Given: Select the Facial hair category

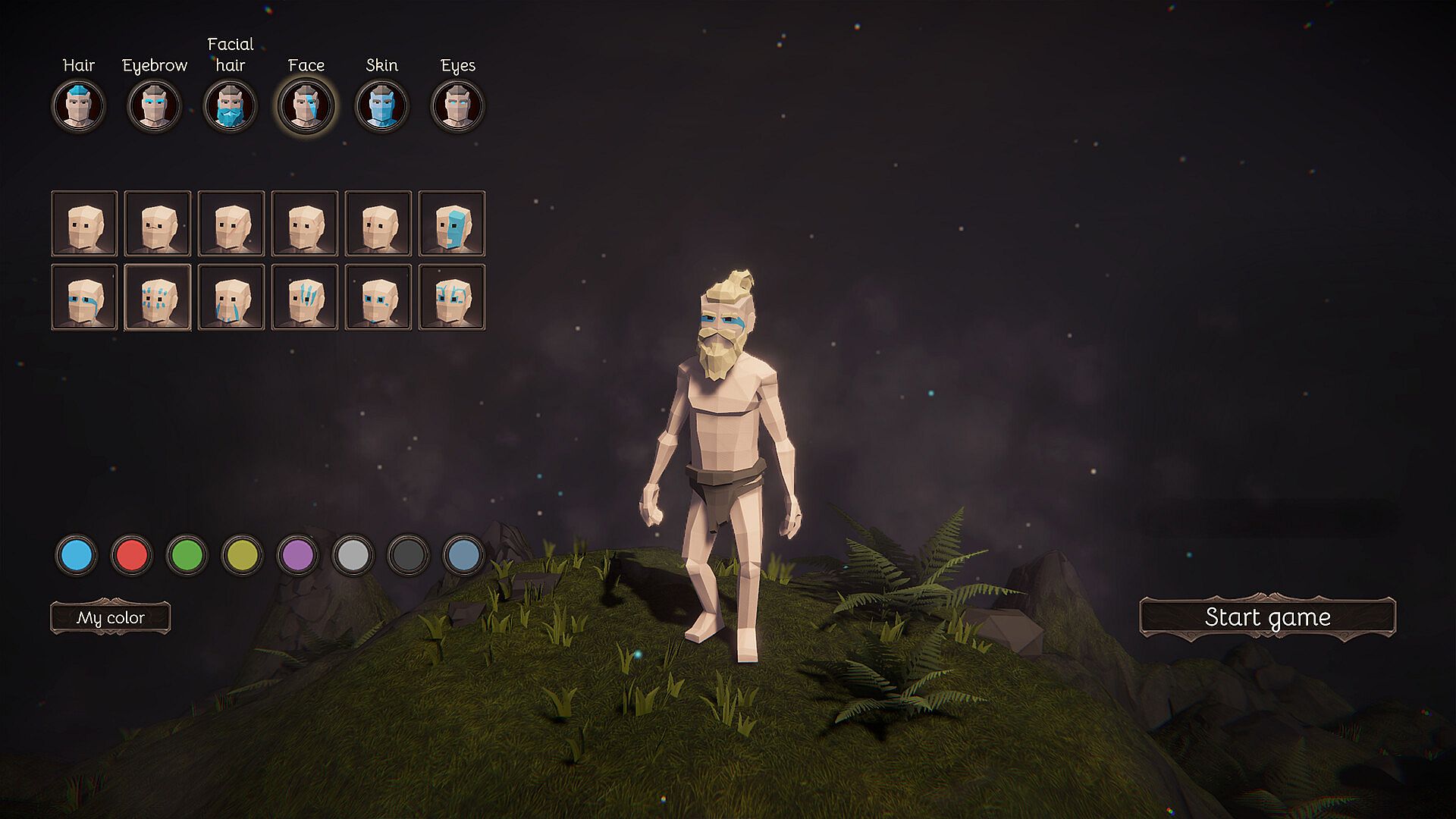Looking at the screenshot, I should point(231,105).
